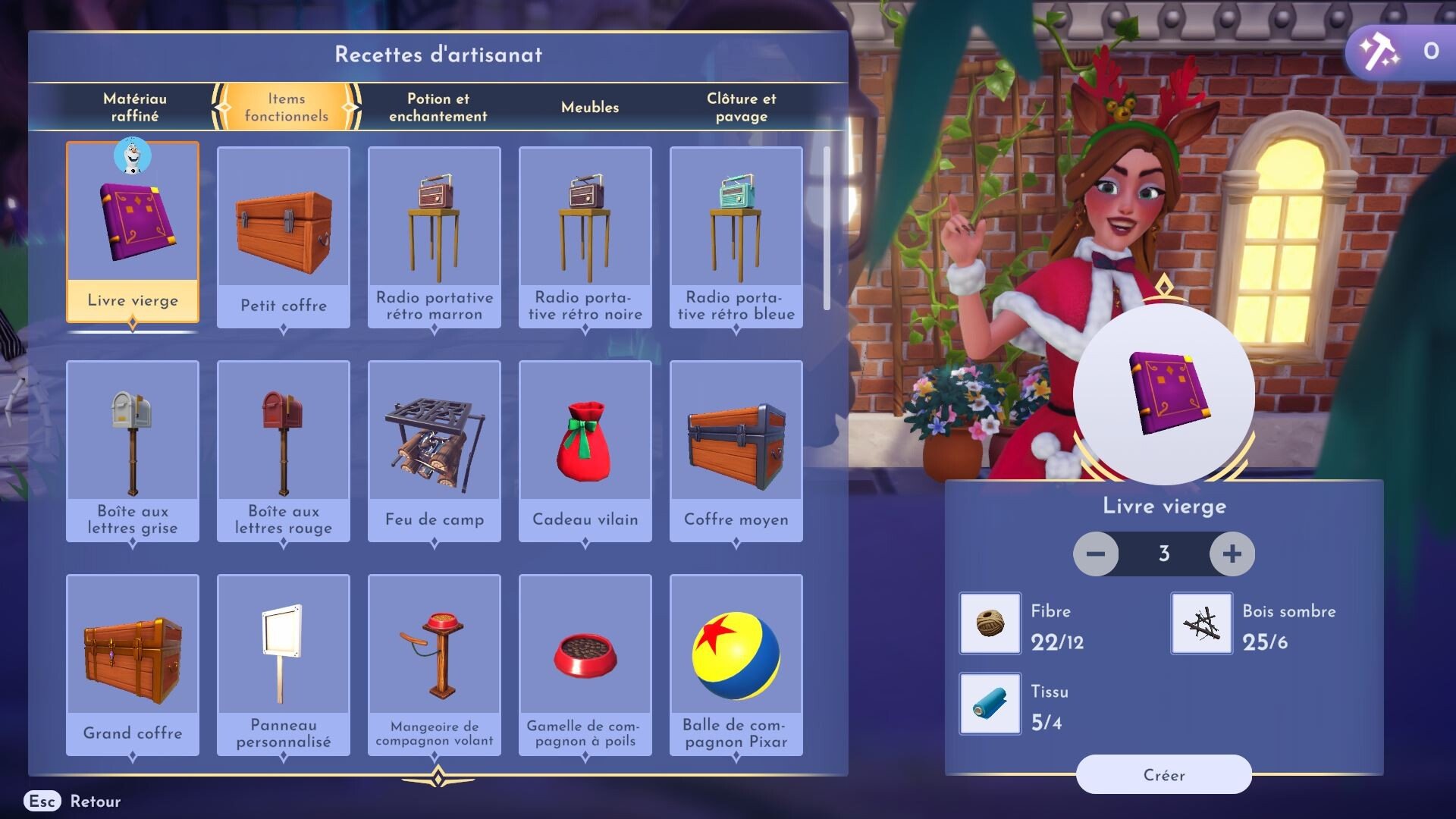Decrease craft quantity with the minus button

pyautogui.click(x=1096, y=554)
